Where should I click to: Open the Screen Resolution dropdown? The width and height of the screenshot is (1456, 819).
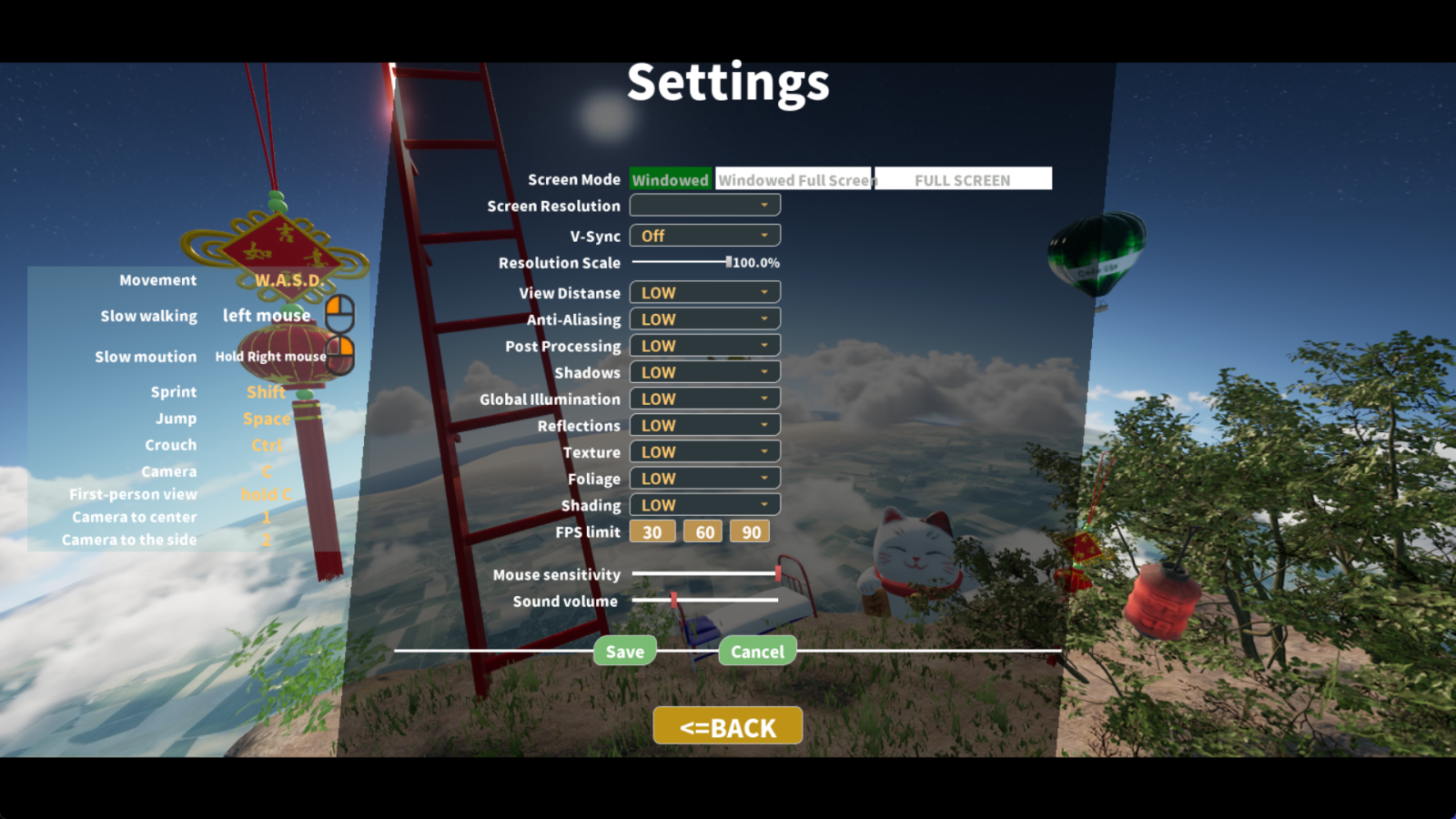(704, 205)
